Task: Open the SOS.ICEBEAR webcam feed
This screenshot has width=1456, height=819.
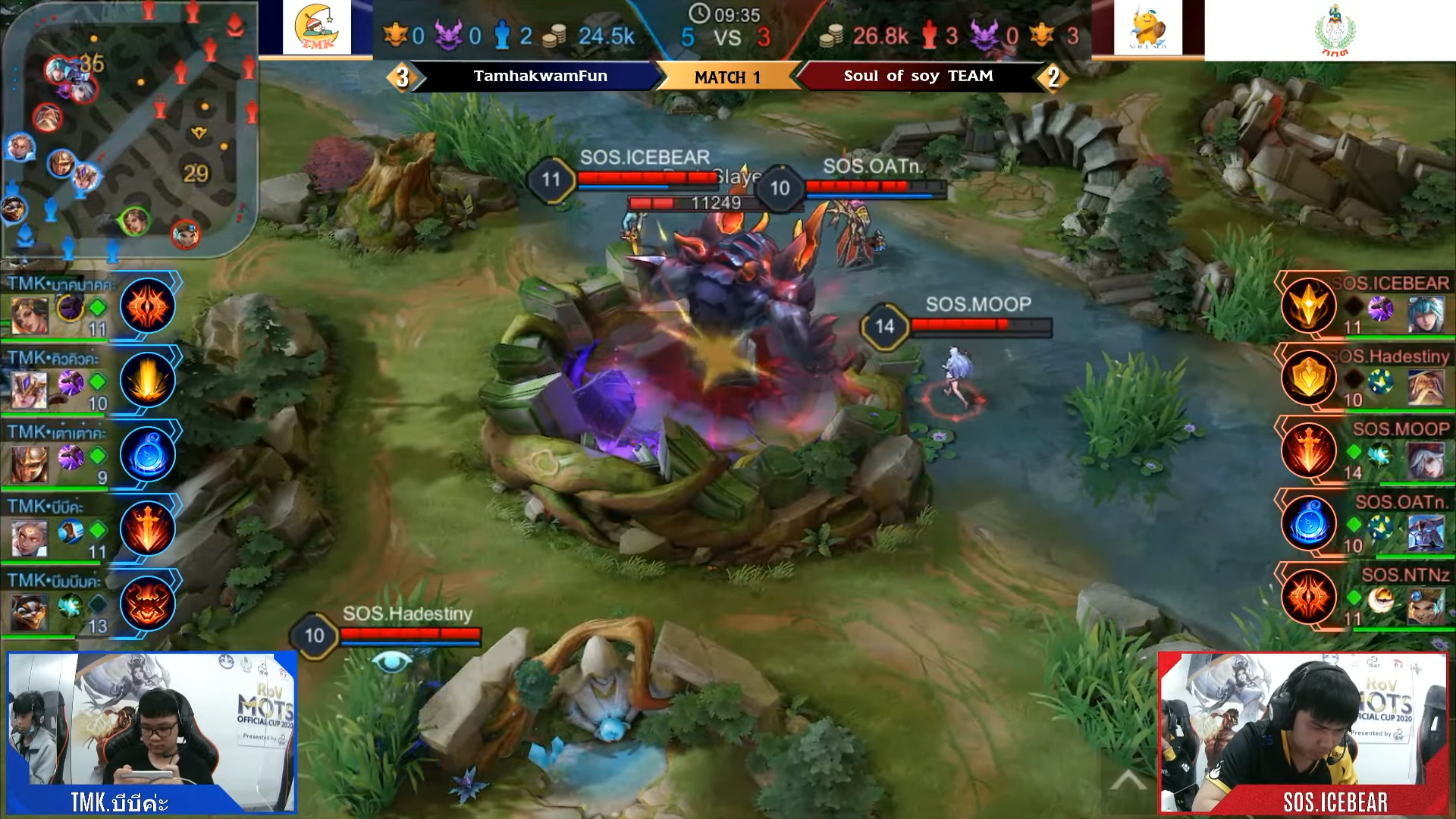Action: click(1303, 732)
